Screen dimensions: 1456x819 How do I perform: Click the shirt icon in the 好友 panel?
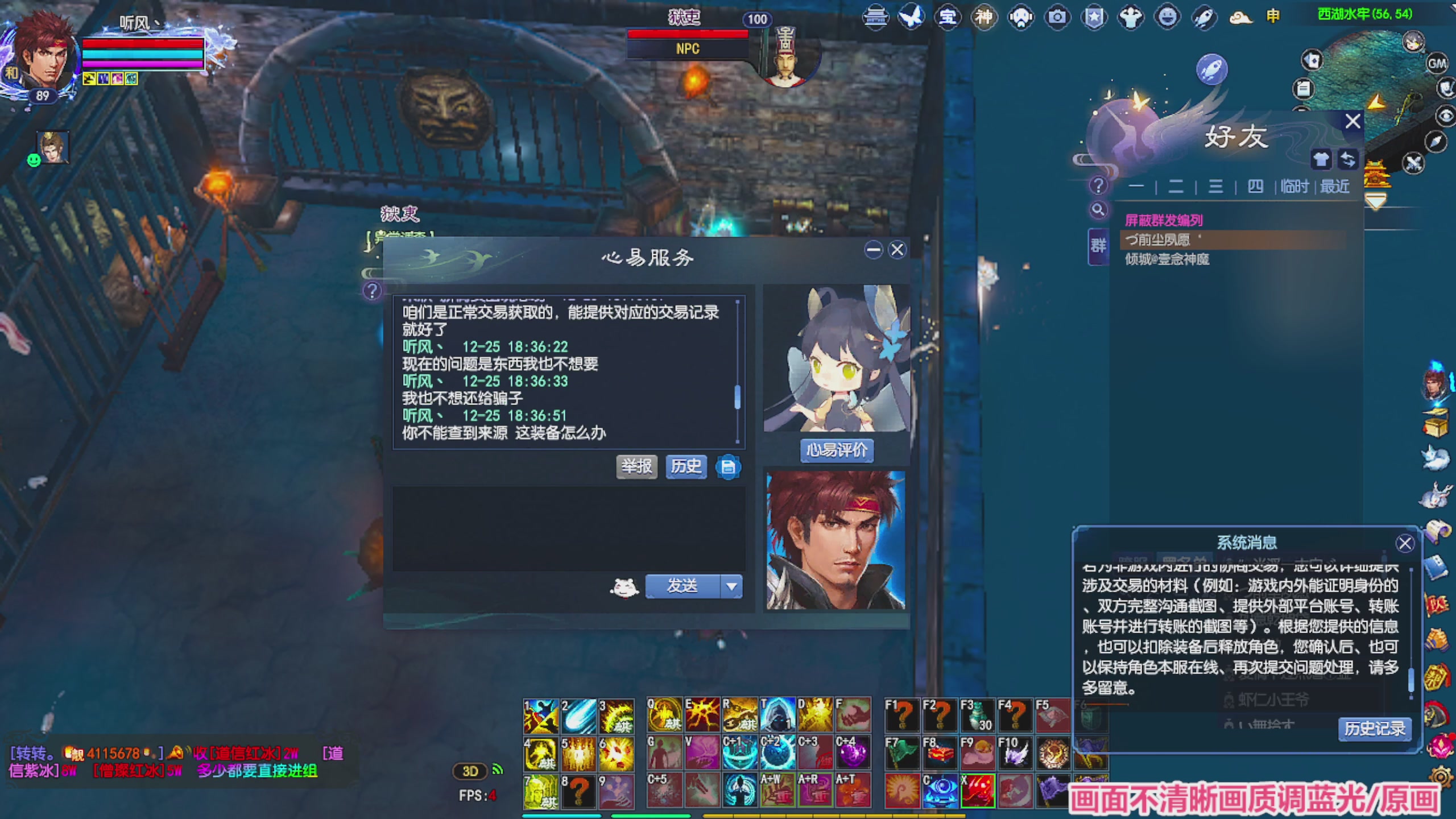[x=1322, y=158]
